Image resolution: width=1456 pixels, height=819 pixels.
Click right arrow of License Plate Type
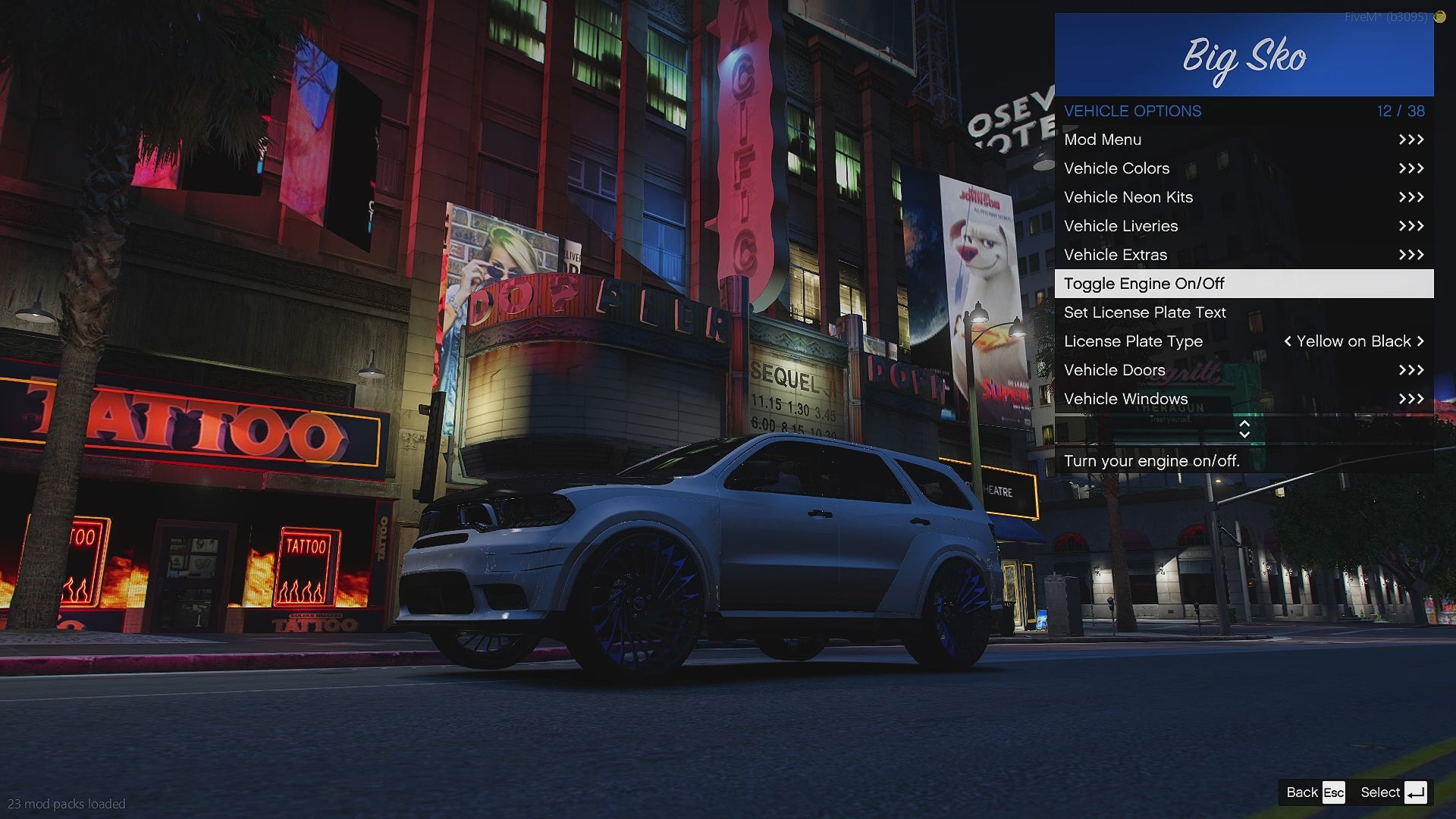[x=1420, y=341]
